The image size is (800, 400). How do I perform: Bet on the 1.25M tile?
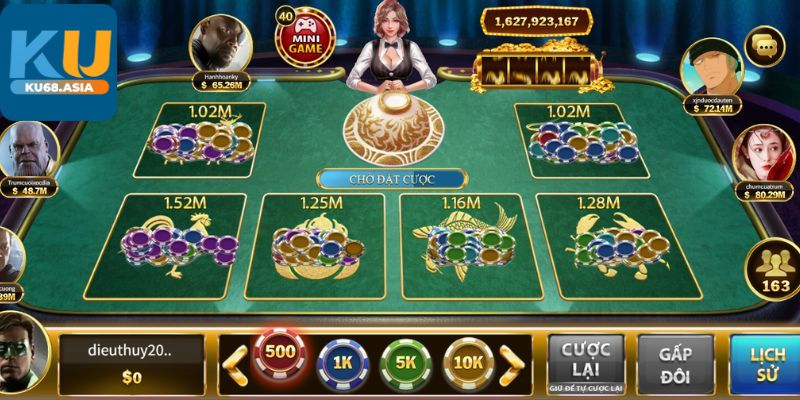[322, 242]
